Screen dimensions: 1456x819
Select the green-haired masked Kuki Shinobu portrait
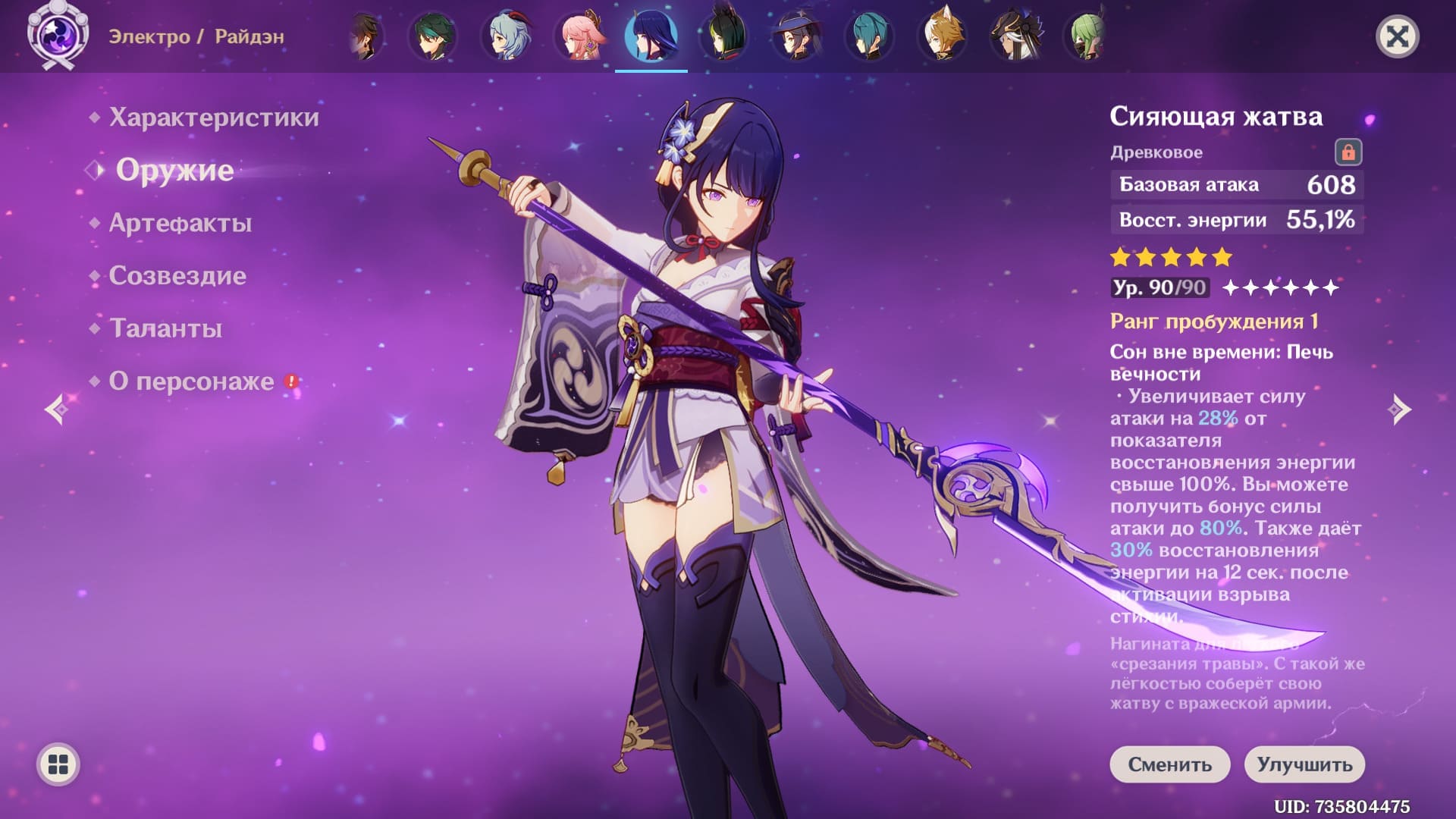coord(1087,36)
